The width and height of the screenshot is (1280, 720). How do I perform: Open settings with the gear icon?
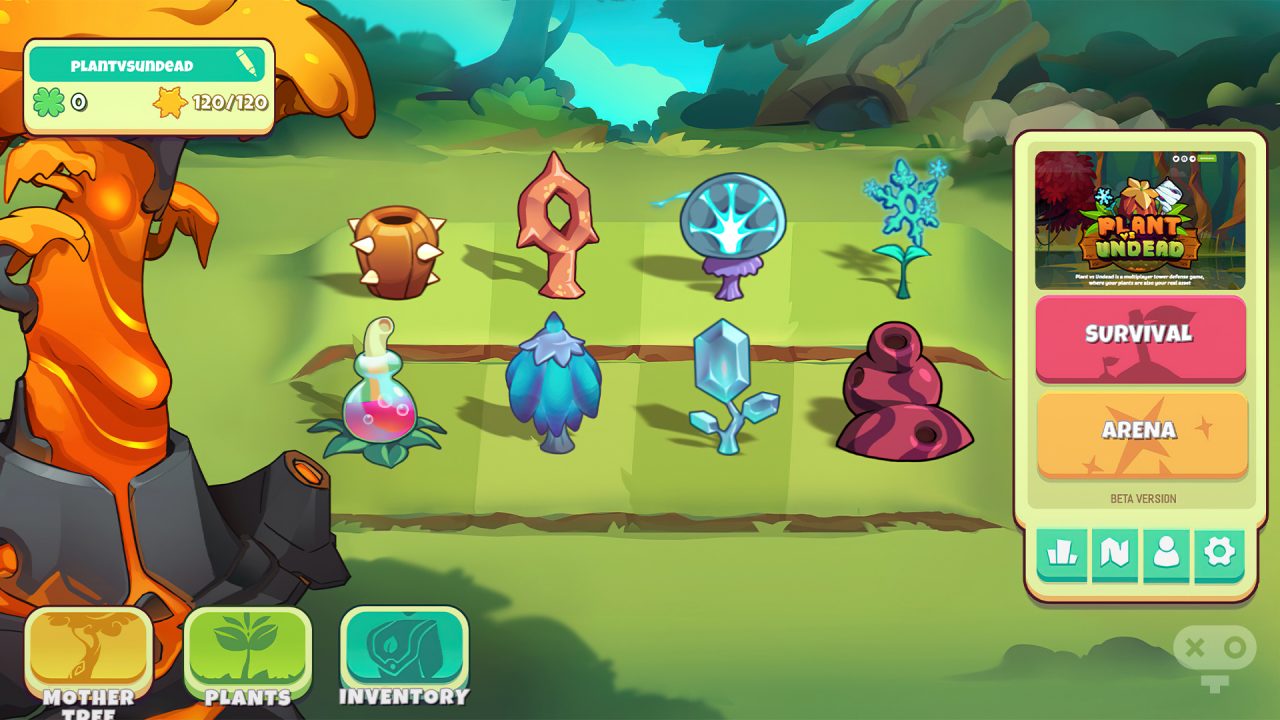1219,554
